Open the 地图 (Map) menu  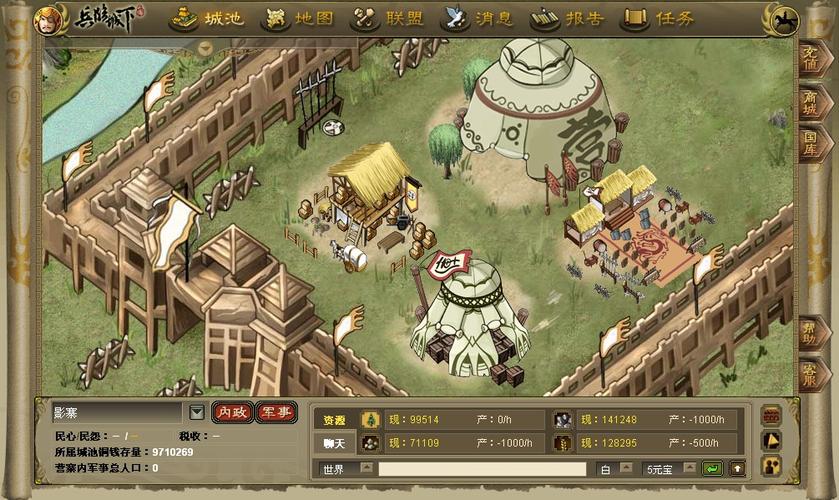(299, 19)
